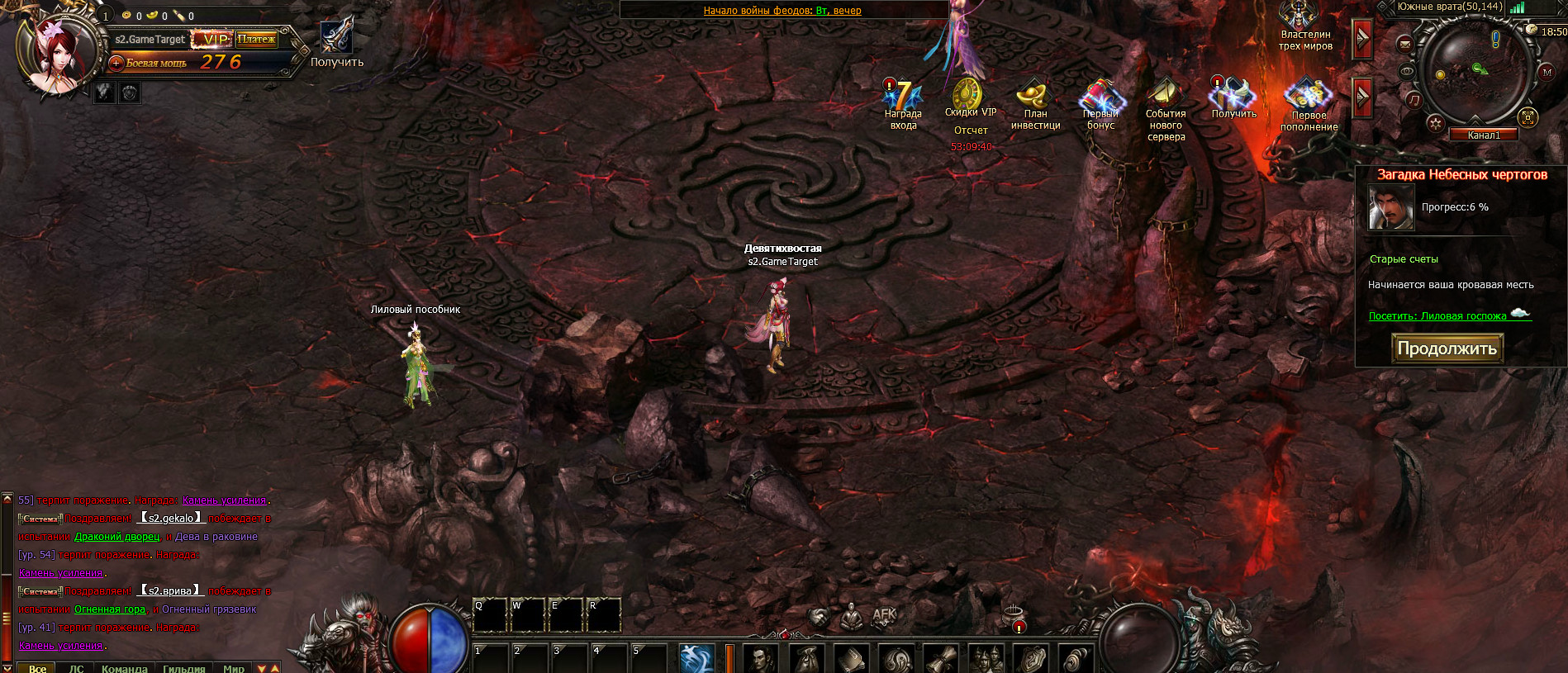The height and width of the screenshot is (673, 1568).
Task: Toggle AFK auto-battle mode
Action: pyautogui.click(x=884, y=615)
